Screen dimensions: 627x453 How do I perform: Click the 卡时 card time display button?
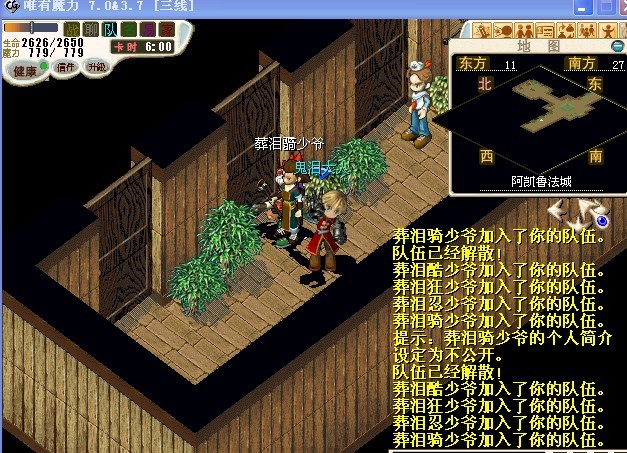point(142,46)
